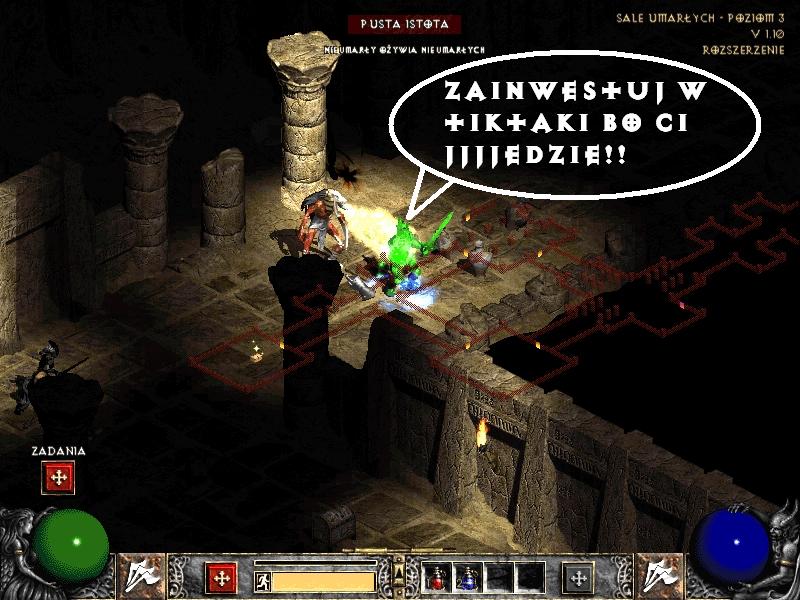Open the Zadania quest log button
800x600 pixels.
(58, 478)
